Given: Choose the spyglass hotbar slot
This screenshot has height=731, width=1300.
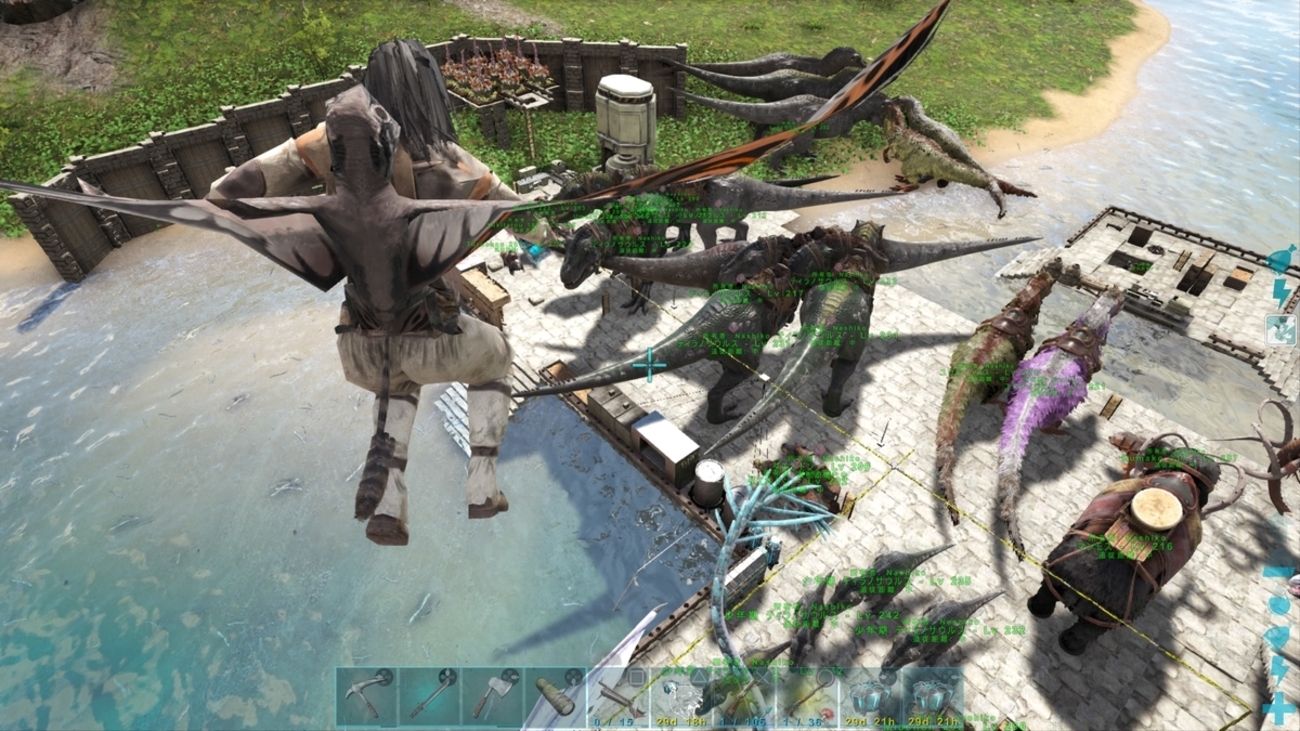Looking at the screenshot, I should pos(555,696).
